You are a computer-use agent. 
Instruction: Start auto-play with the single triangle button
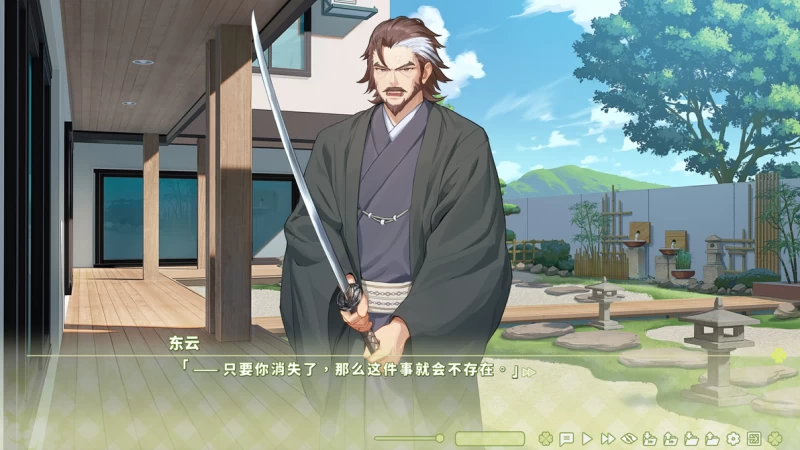587,438
